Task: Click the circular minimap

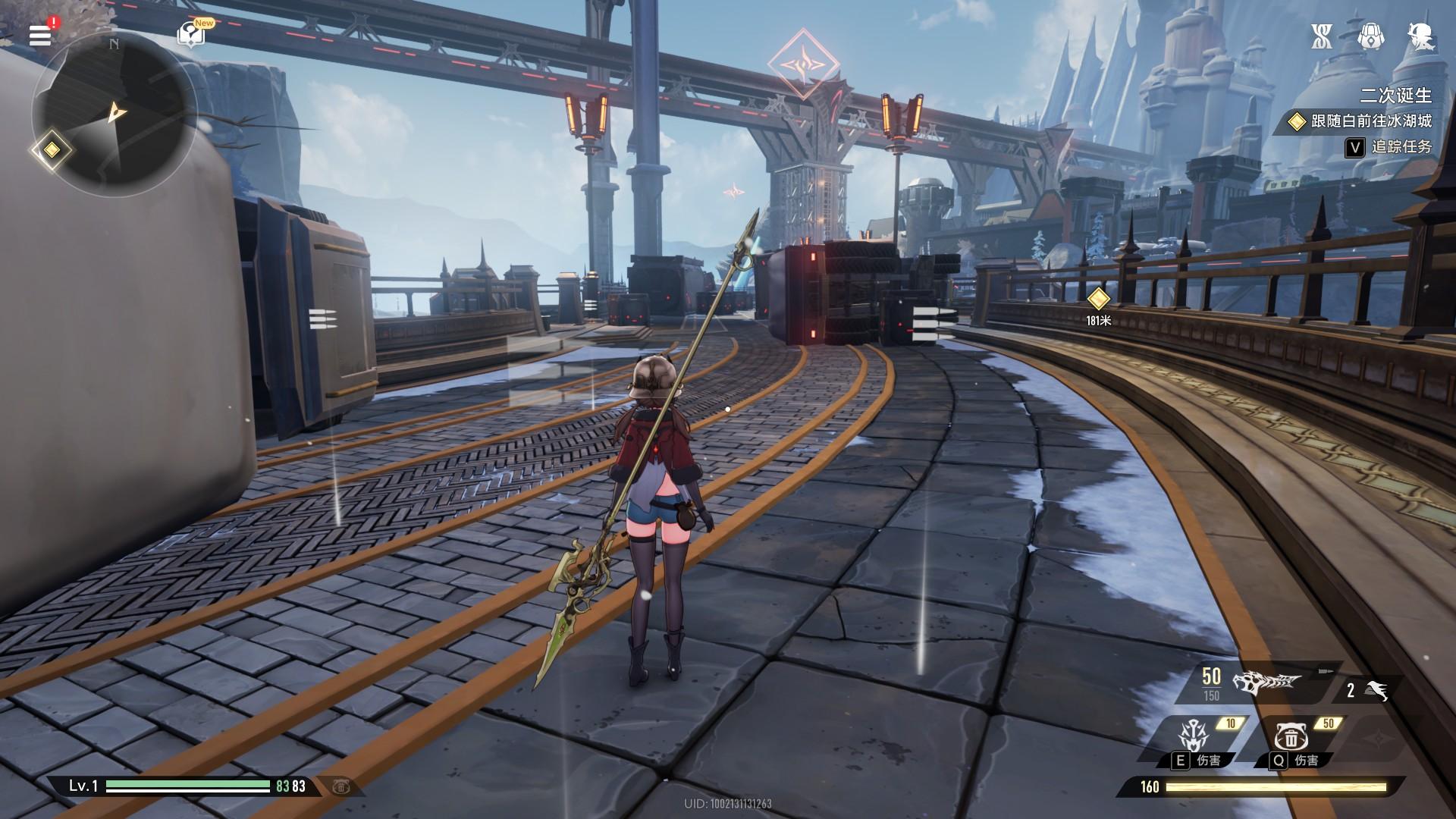Action: pyautogui.click(x=114, y=114)
